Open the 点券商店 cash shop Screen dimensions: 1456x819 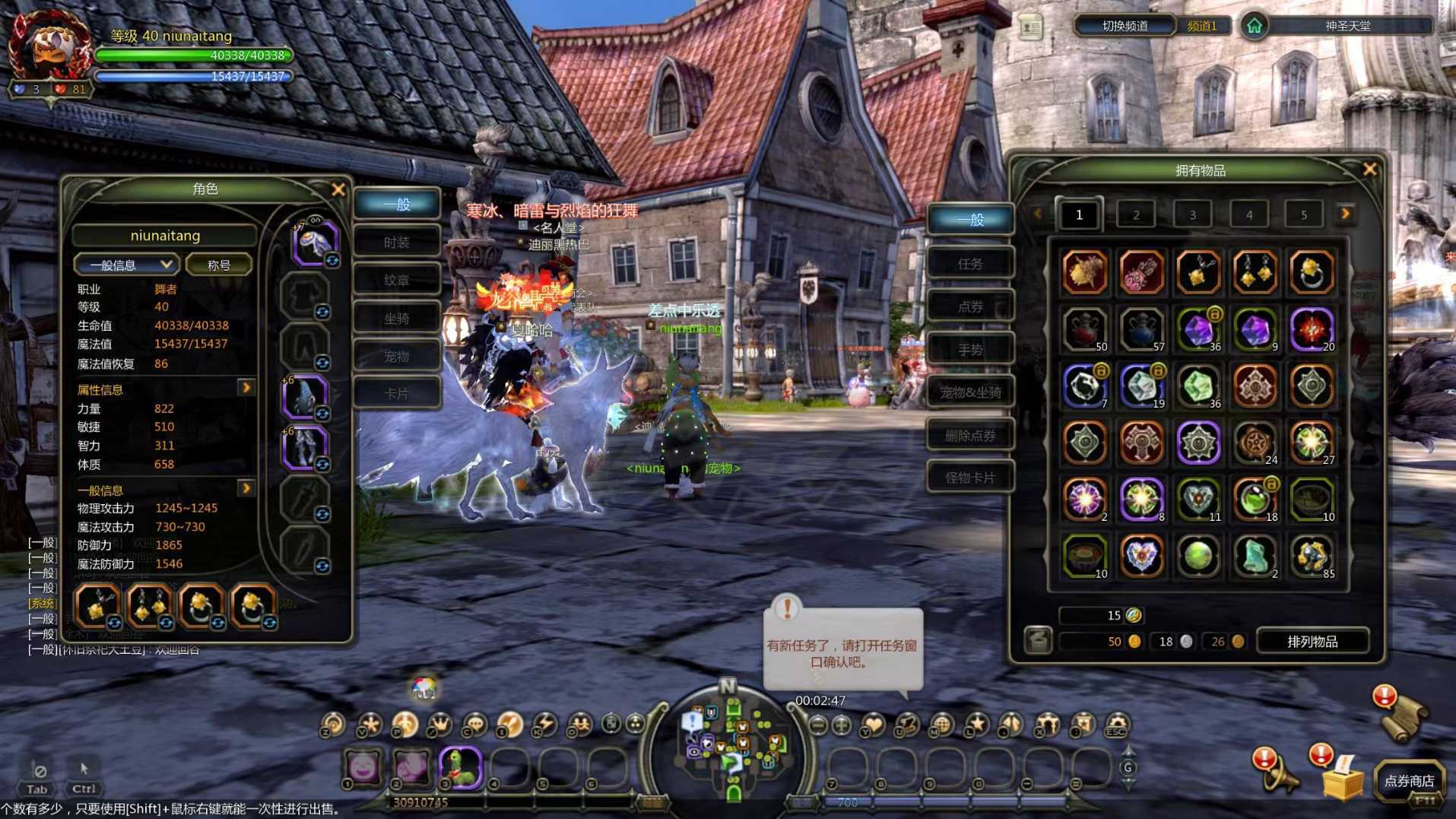1409,781
